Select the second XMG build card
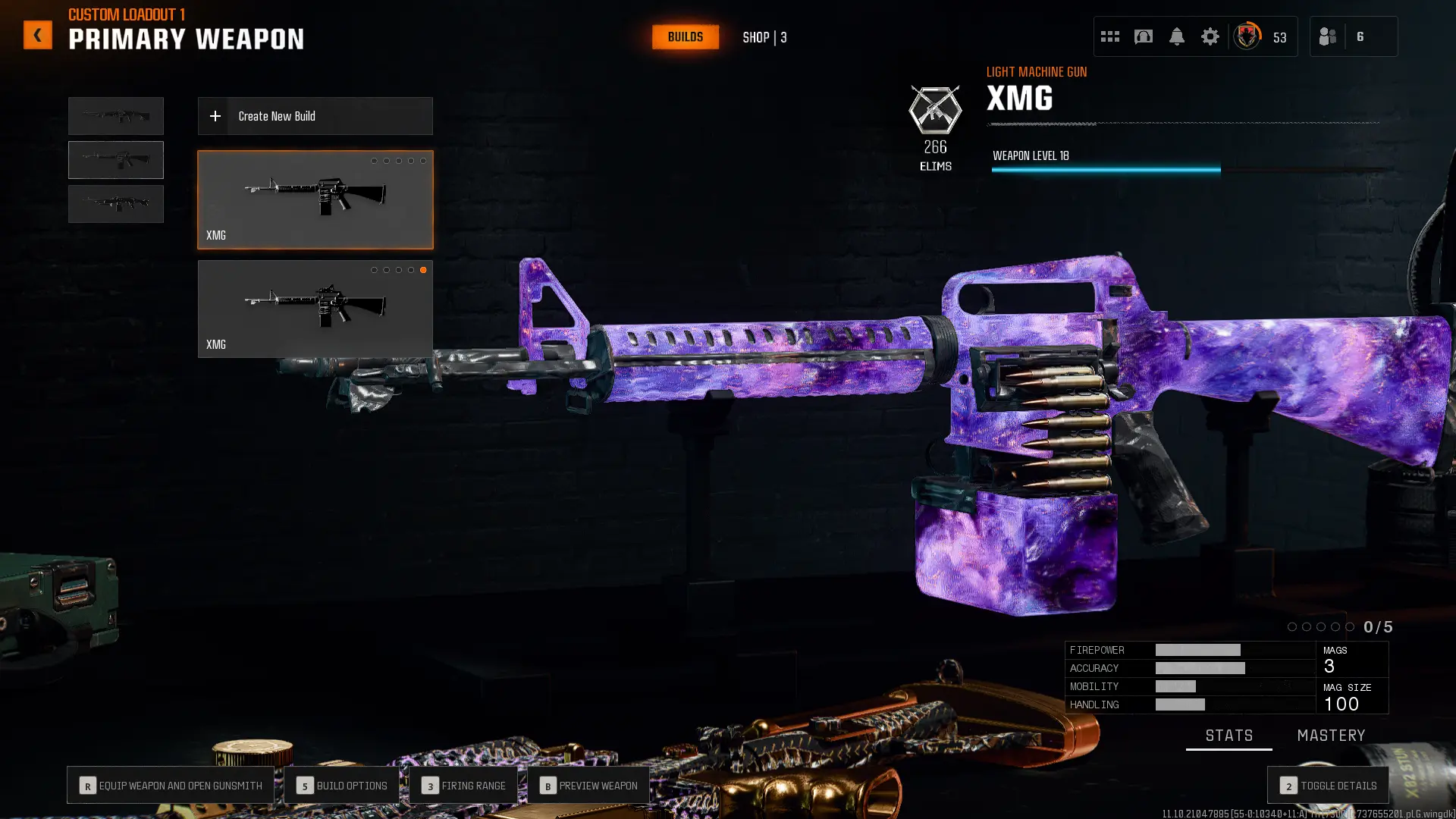The image size is (1456, 819). (315, 309)
